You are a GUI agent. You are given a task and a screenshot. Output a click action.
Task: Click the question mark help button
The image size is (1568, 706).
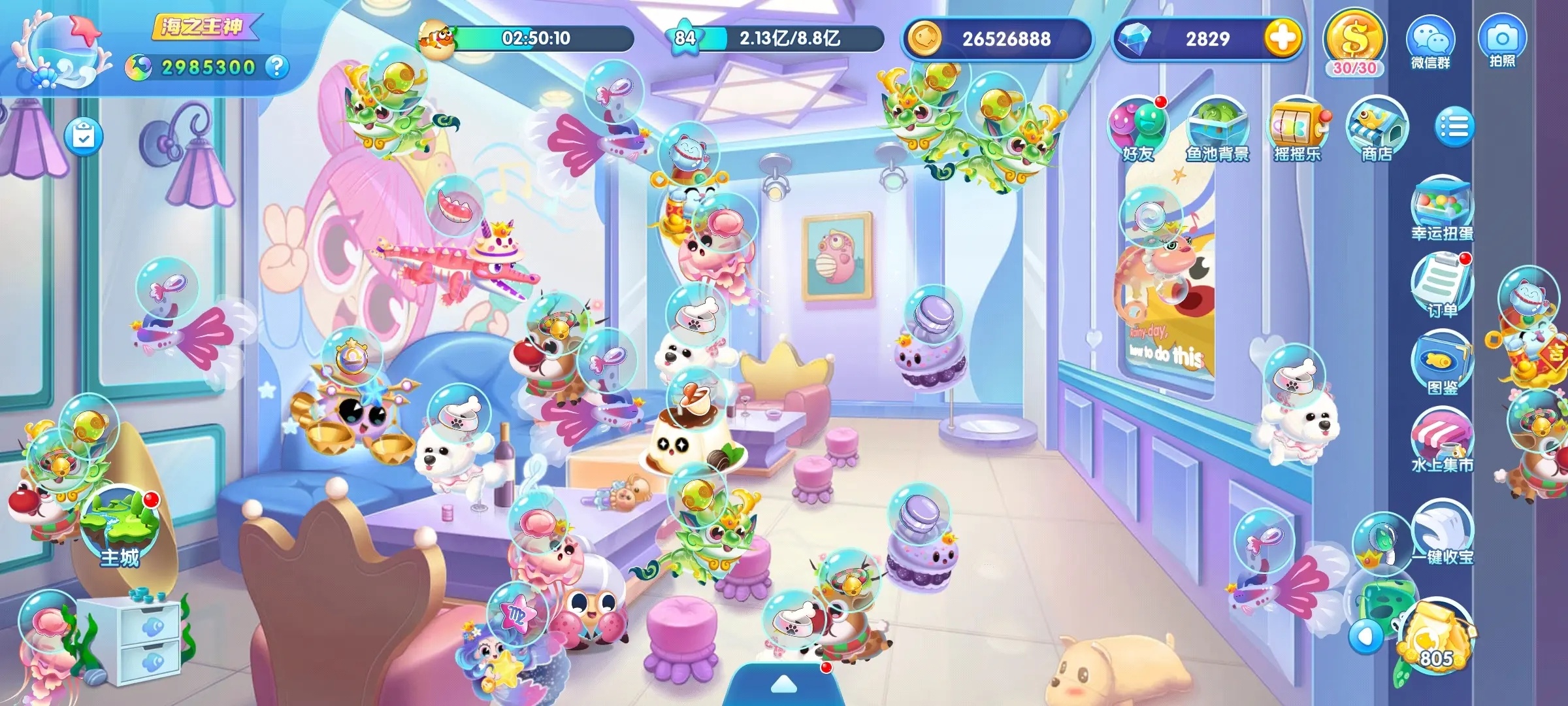pyautogui.click(x=278, y=67)
